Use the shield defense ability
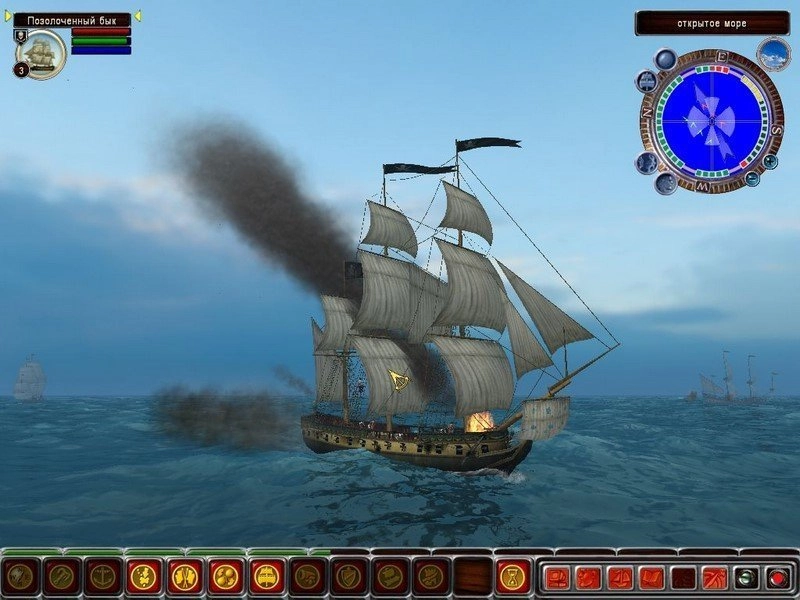Viewport: 800px width, 600px height. [348, 576]
